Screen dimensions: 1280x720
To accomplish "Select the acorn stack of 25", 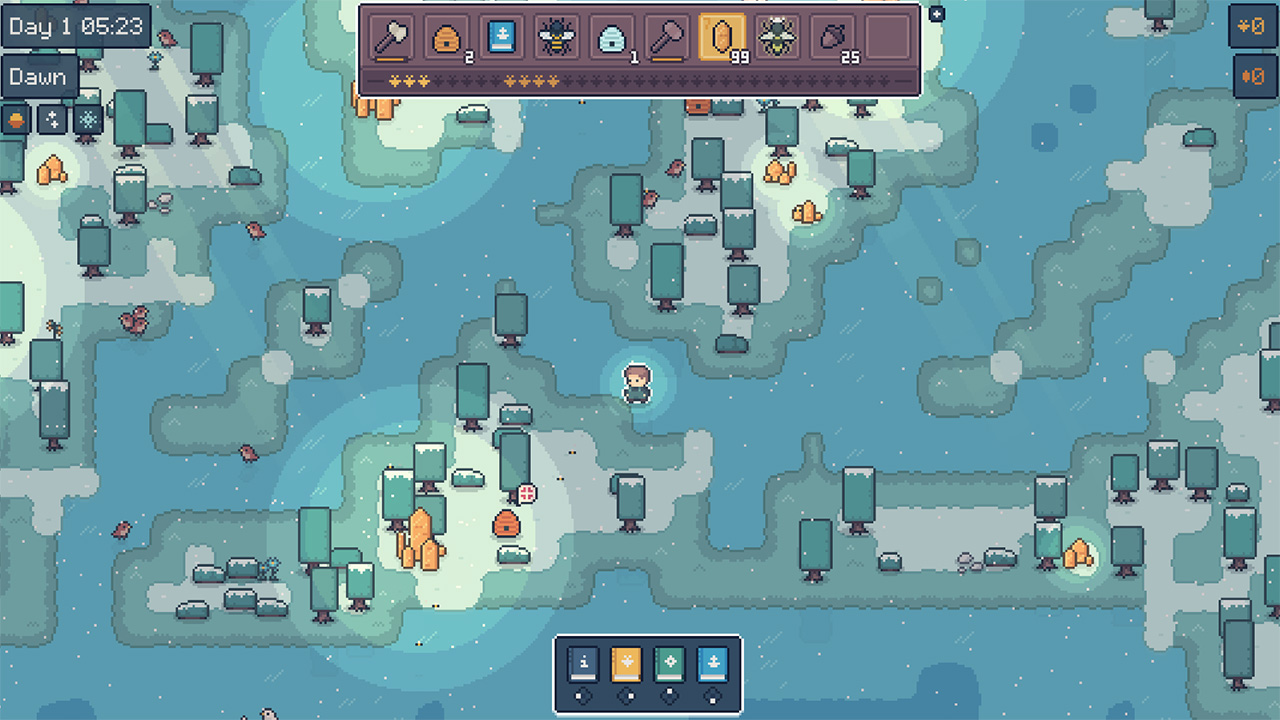I will point(831,38).
